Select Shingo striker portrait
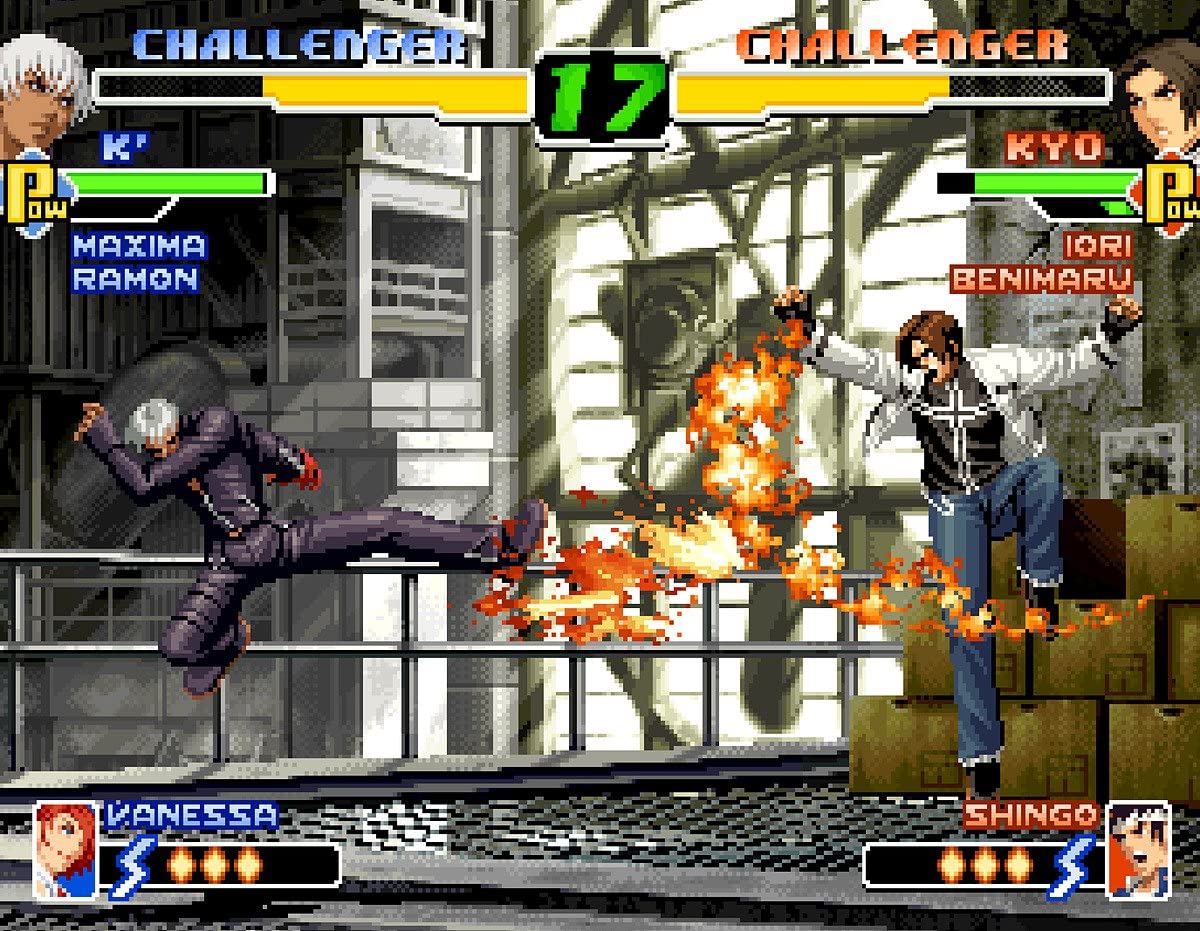The width and height of the screenshot is (1200, 931). 1138,848
